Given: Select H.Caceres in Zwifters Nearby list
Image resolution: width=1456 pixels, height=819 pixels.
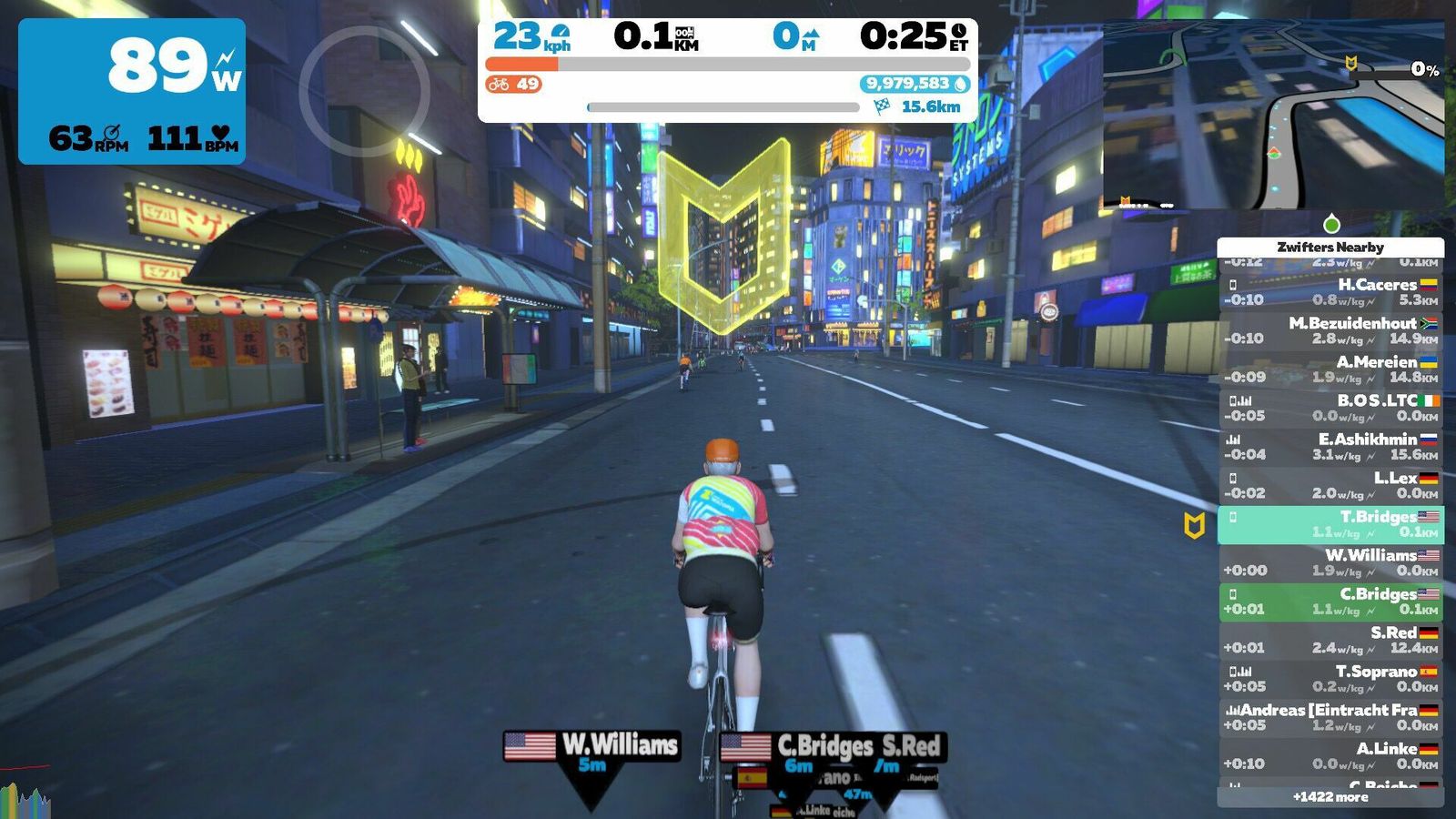Looking at the screenshot, I should click(x=1330, y=292).
